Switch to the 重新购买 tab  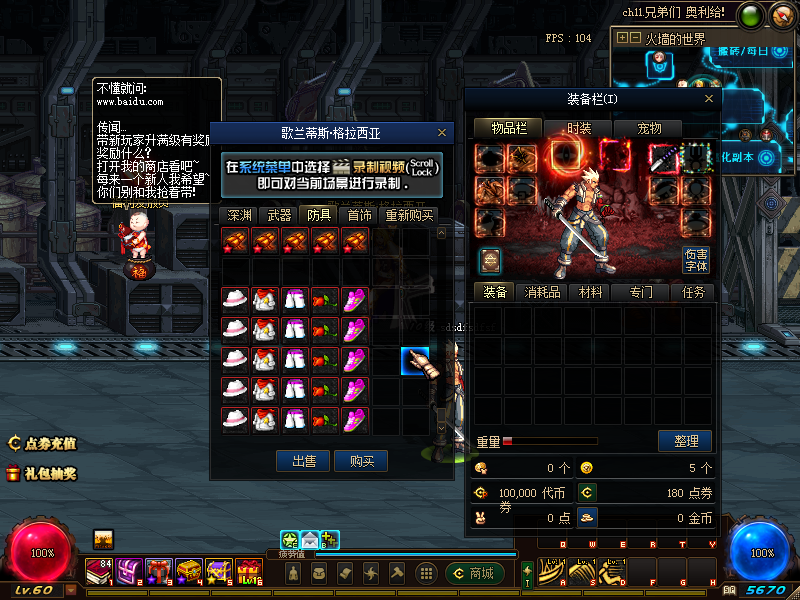(x=410, y=215)
